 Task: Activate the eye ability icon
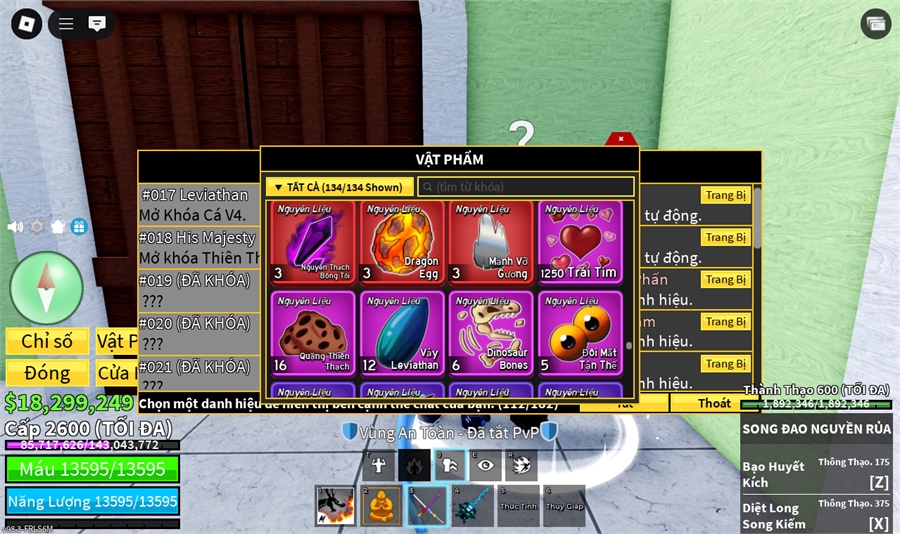(487, 465)
